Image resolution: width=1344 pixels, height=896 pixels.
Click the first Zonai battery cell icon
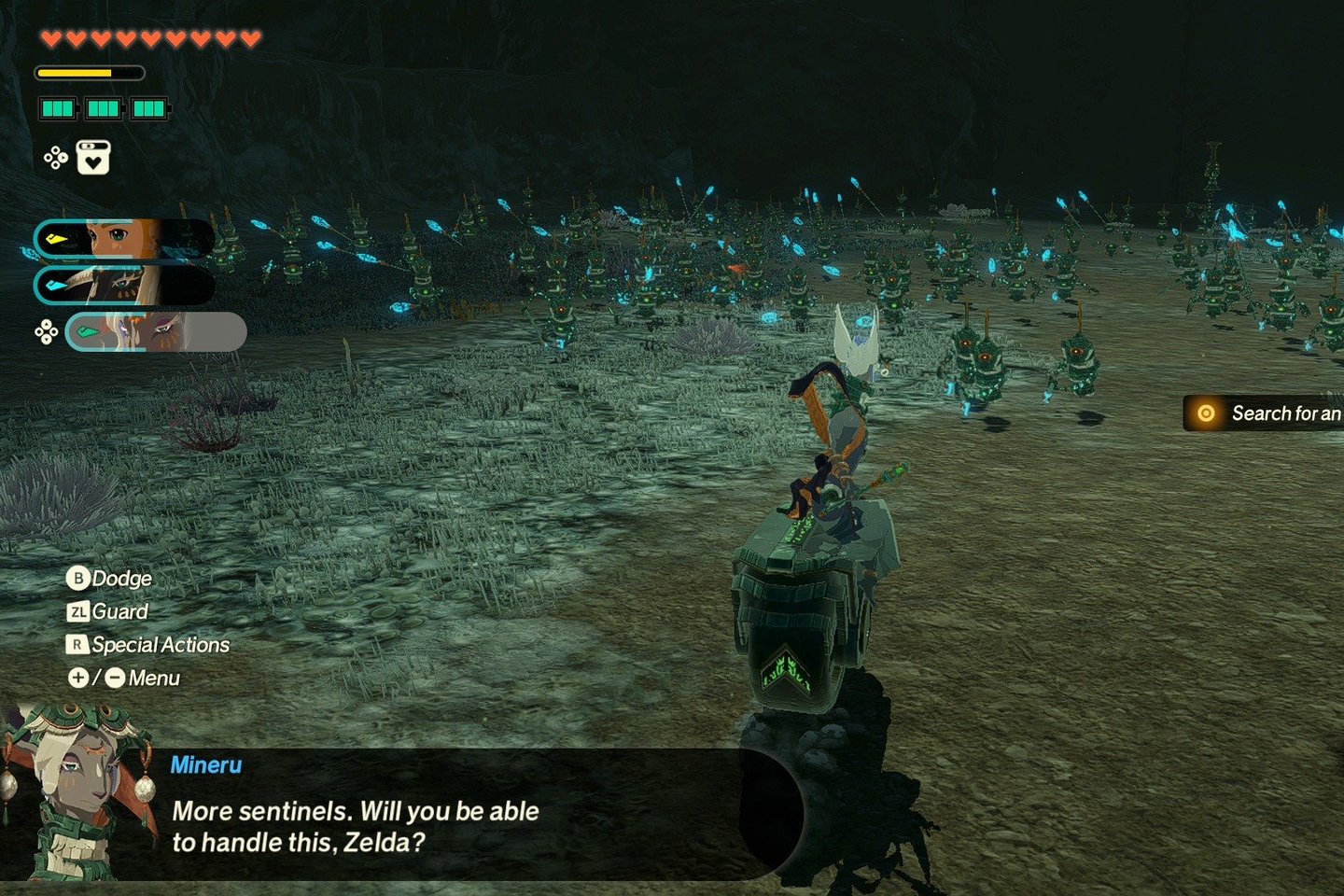click(x=60, y=109)
